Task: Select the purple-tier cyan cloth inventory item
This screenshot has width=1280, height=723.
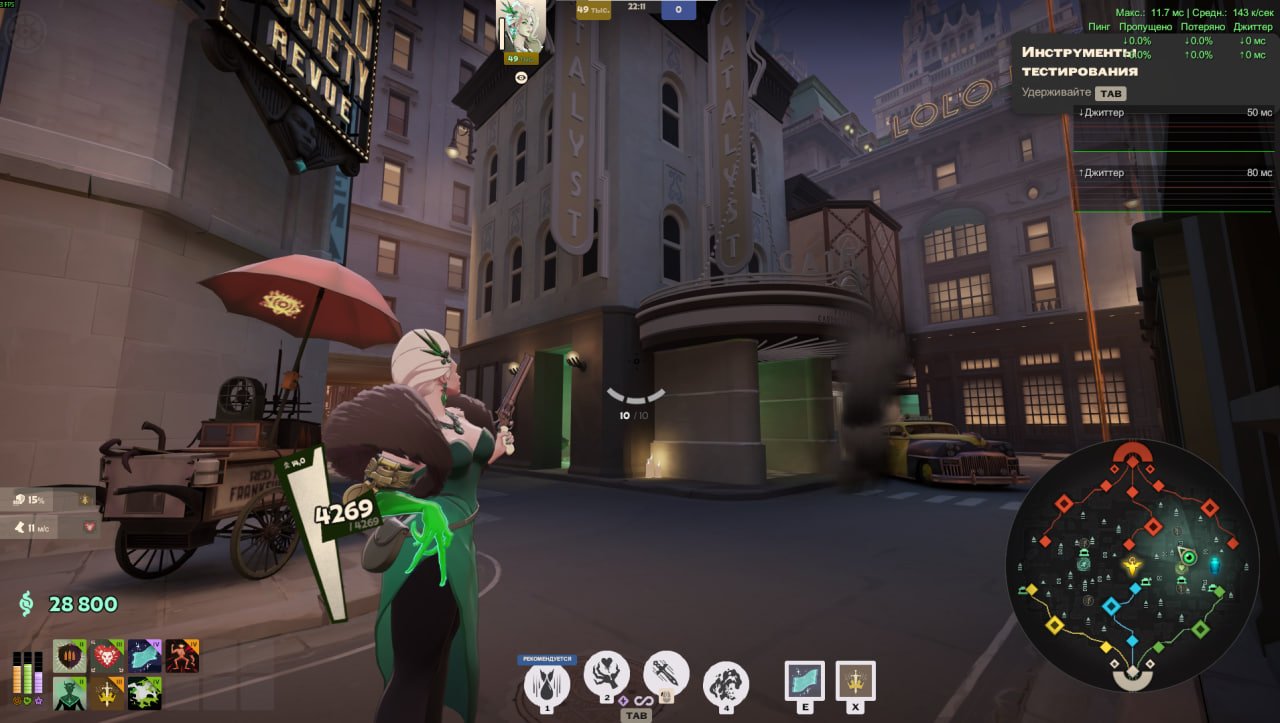Action: pos(145,656)
